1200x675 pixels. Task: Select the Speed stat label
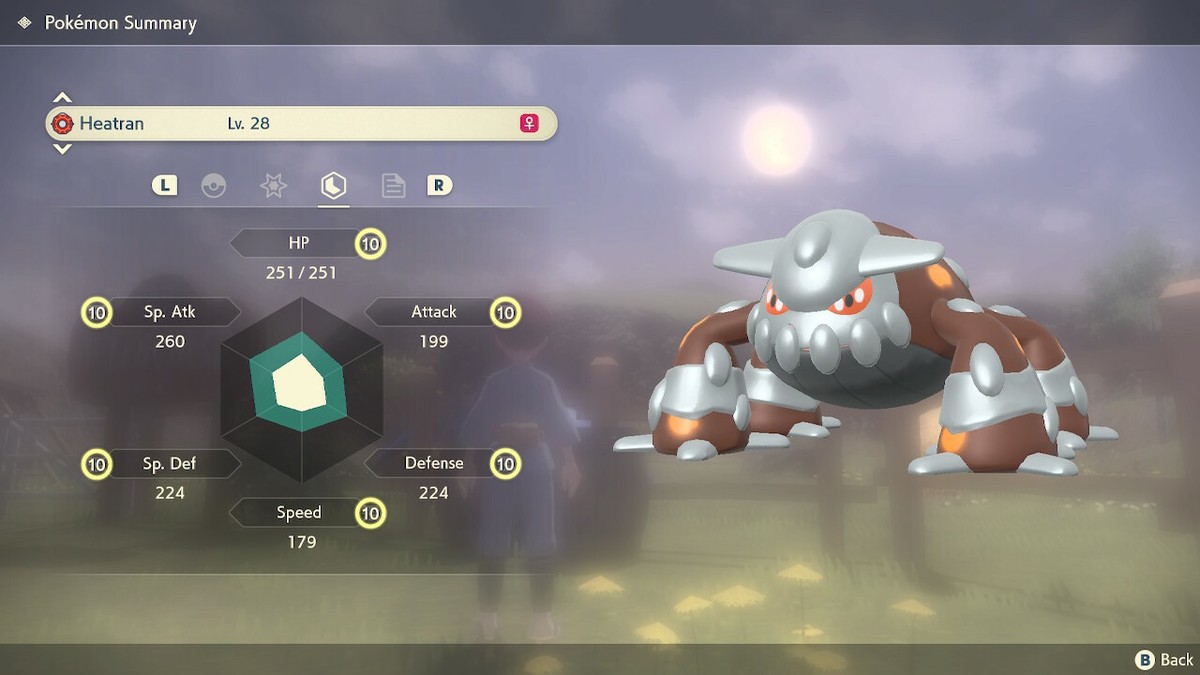tap(298, 513)
